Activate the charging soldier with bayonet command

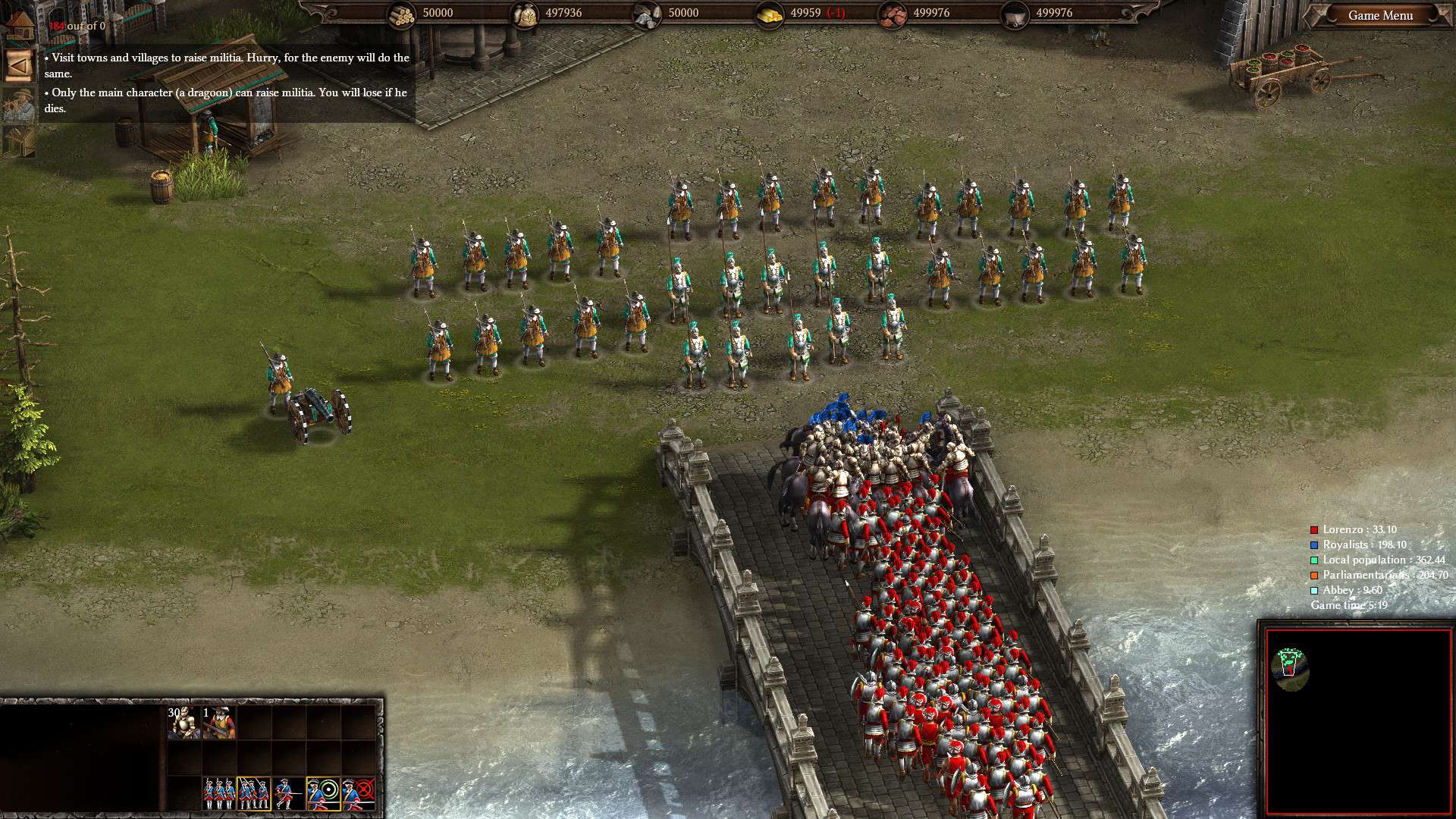tap(288, 794)
